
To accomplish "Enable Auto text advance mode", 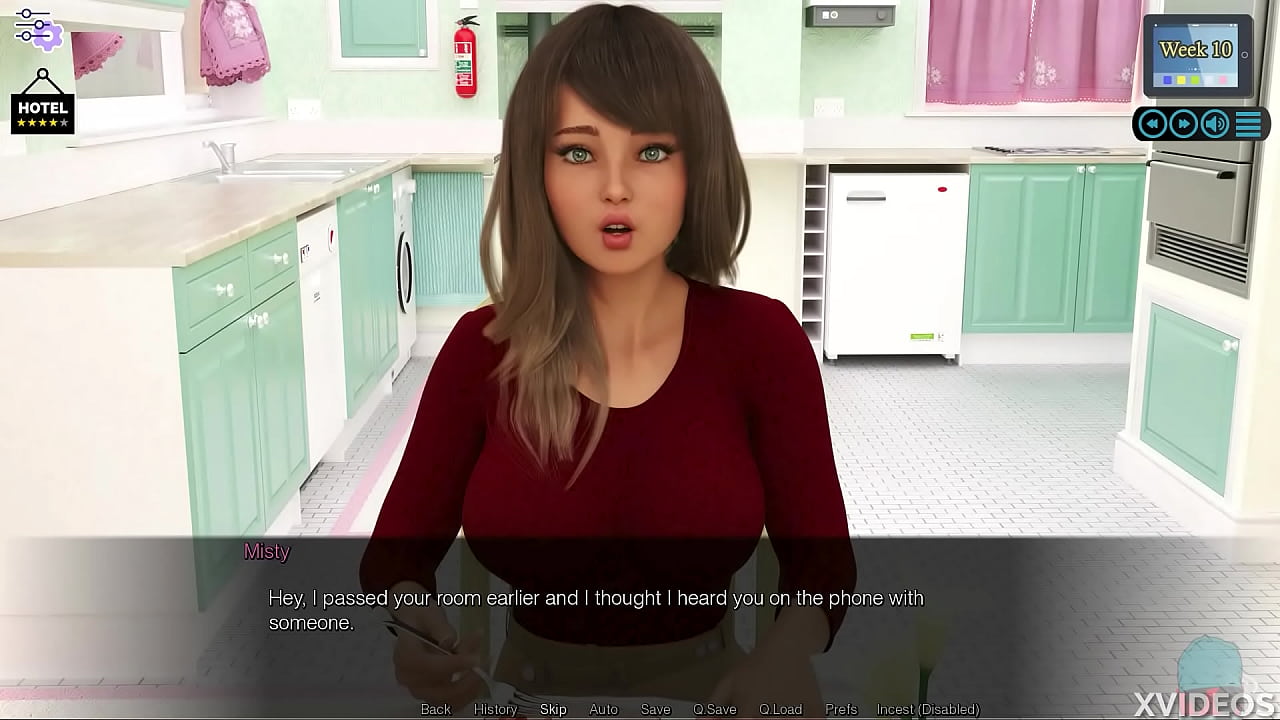I will (x=603, y=709).
